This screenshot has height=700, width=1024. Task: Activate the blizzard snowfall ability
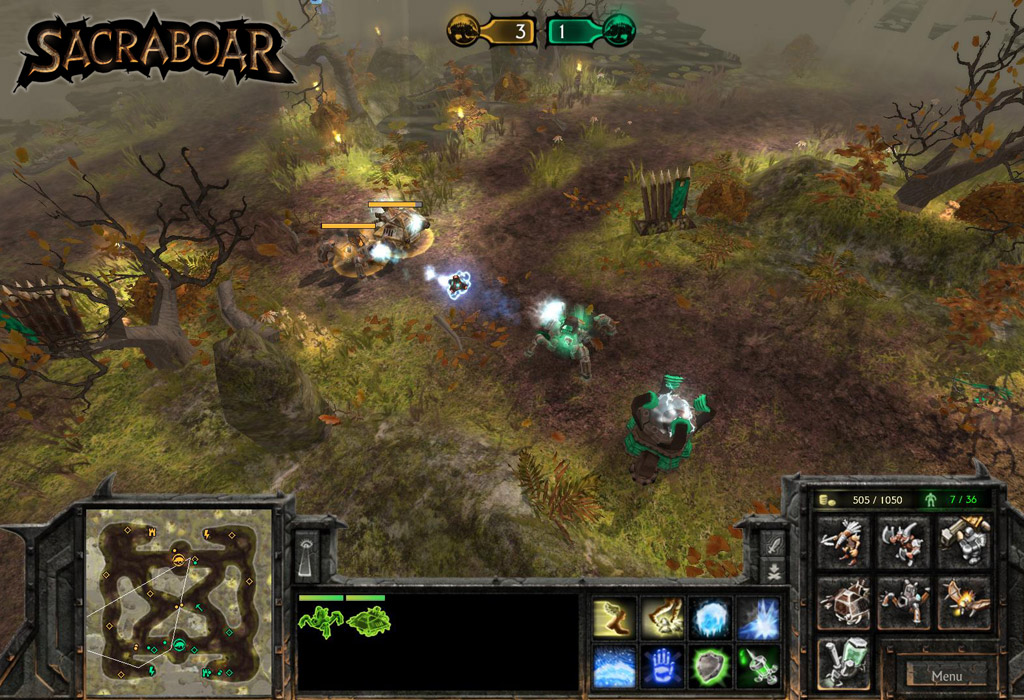tap(613, 666)
